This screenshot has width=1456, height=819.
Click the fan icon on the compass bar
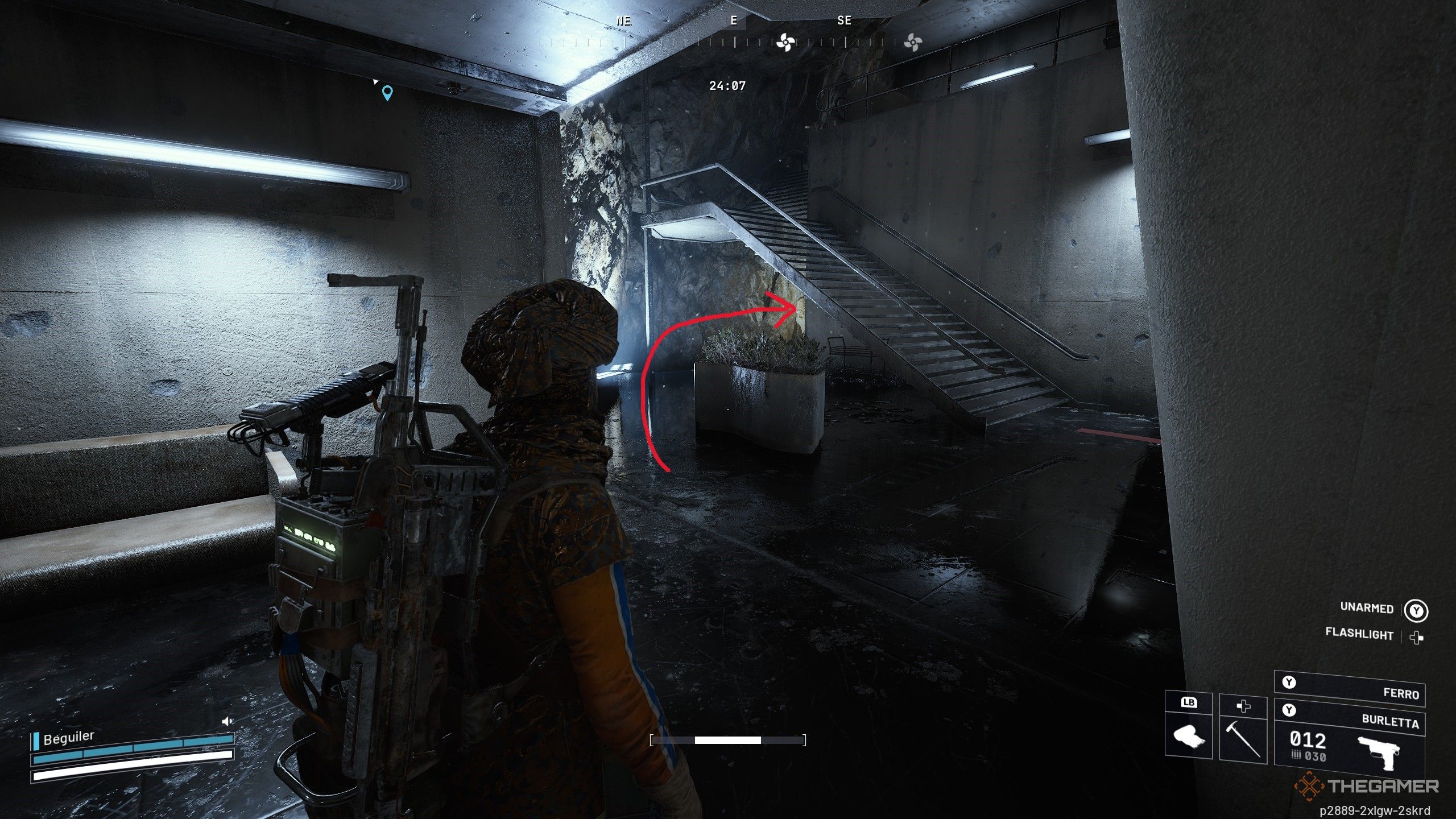(x=786, y=43)
